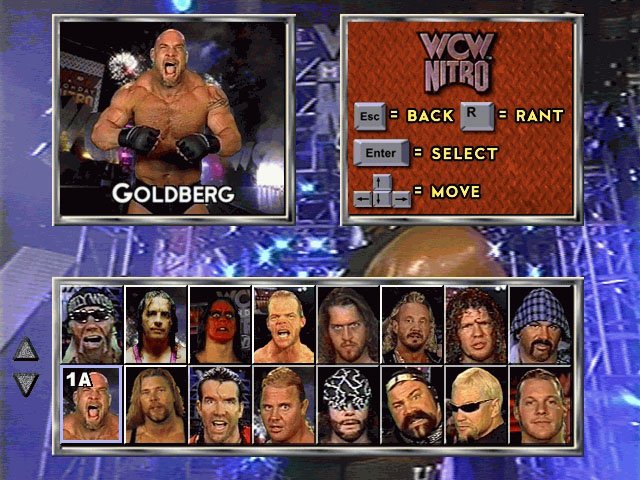Pick the bleach-blond wrestler wearing sunglasses
640x480 pixels.
pyautogui.click(x=476, y=404)
